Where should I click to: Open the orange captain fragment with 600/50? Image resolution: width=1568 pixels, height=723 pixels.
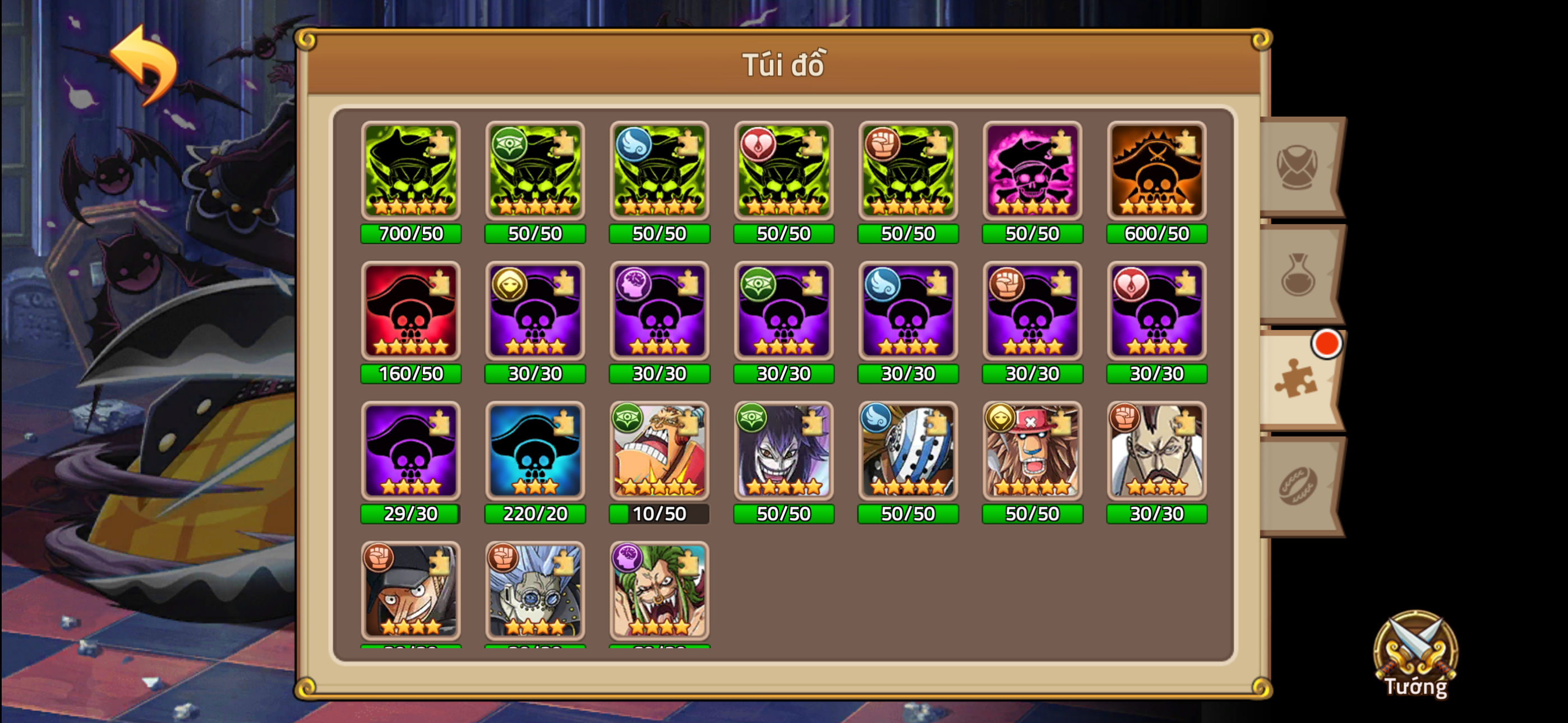click(x=1157, y=172)
